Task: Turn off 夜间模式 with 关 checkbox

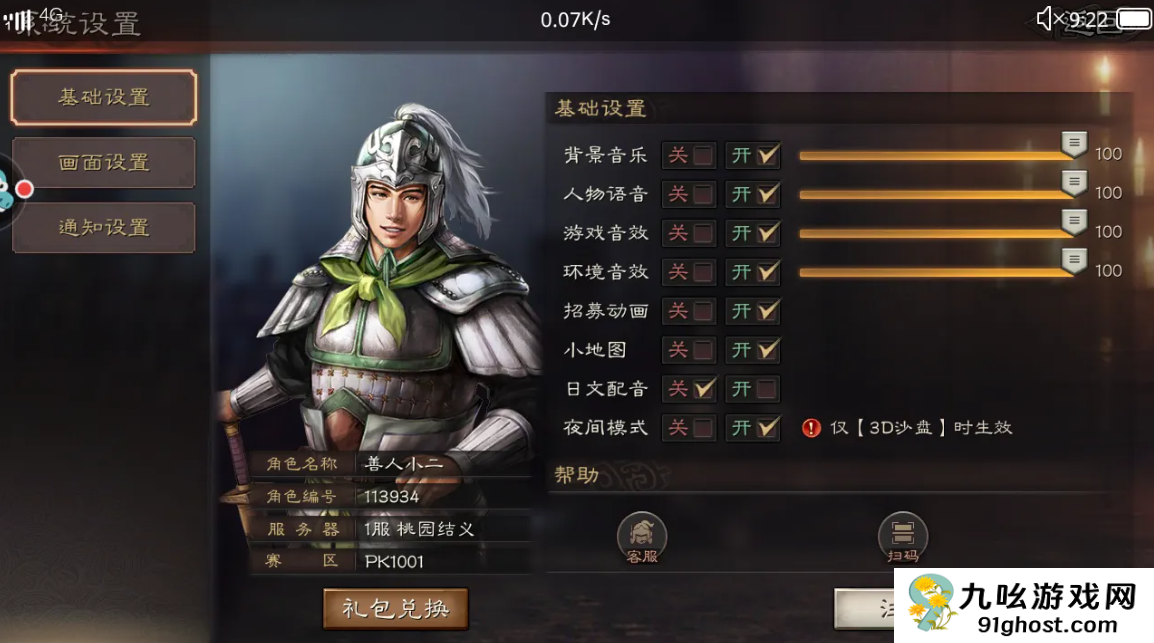Action: tap(703, 428)
